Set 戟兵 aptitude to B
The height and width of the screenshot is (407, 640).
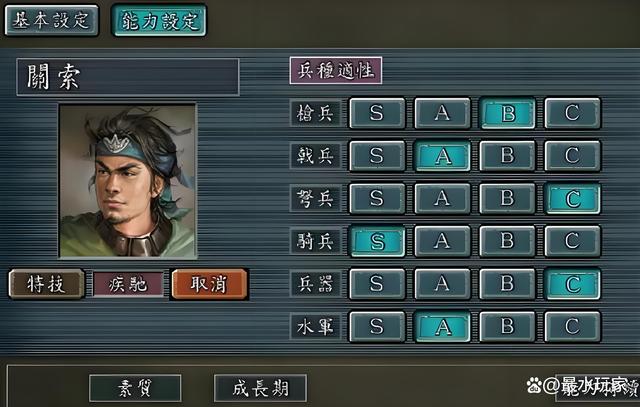(507, 155)
